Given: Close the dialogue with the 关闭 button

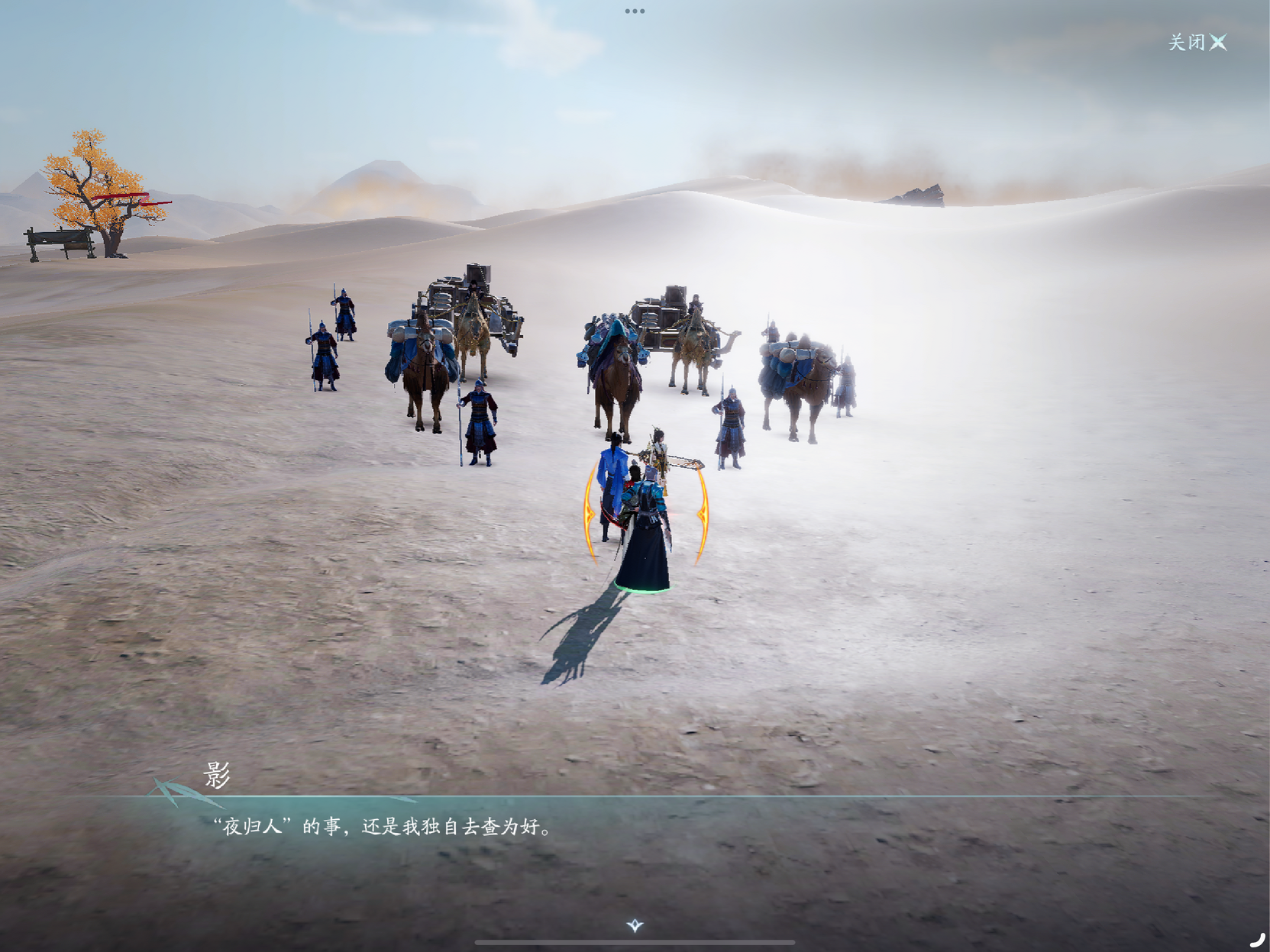Looking at the screenshot, I should 1197,42.
